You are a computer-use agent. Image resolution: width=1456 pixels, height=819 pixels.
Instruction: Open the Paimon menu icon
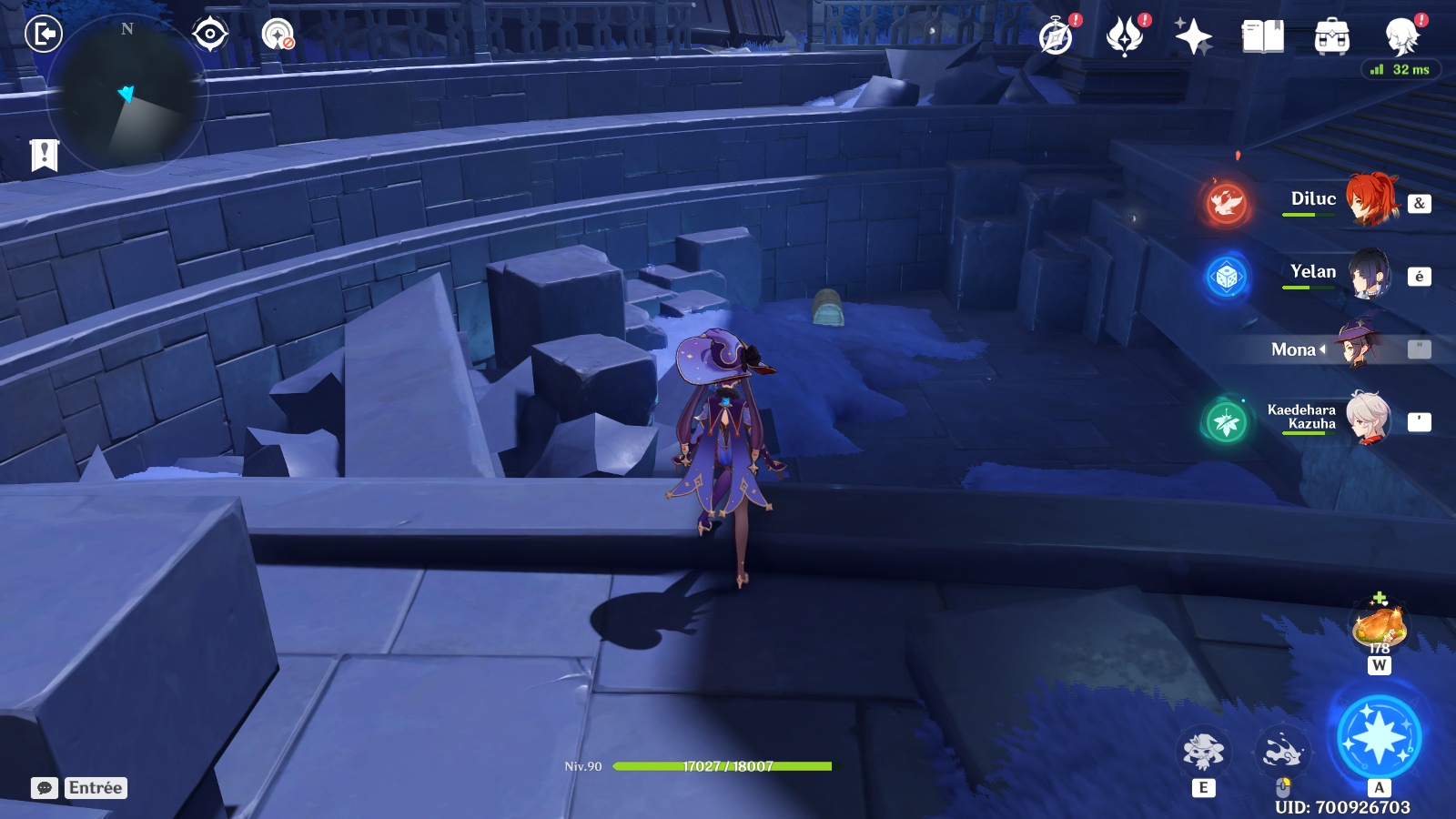[1401, 37]
